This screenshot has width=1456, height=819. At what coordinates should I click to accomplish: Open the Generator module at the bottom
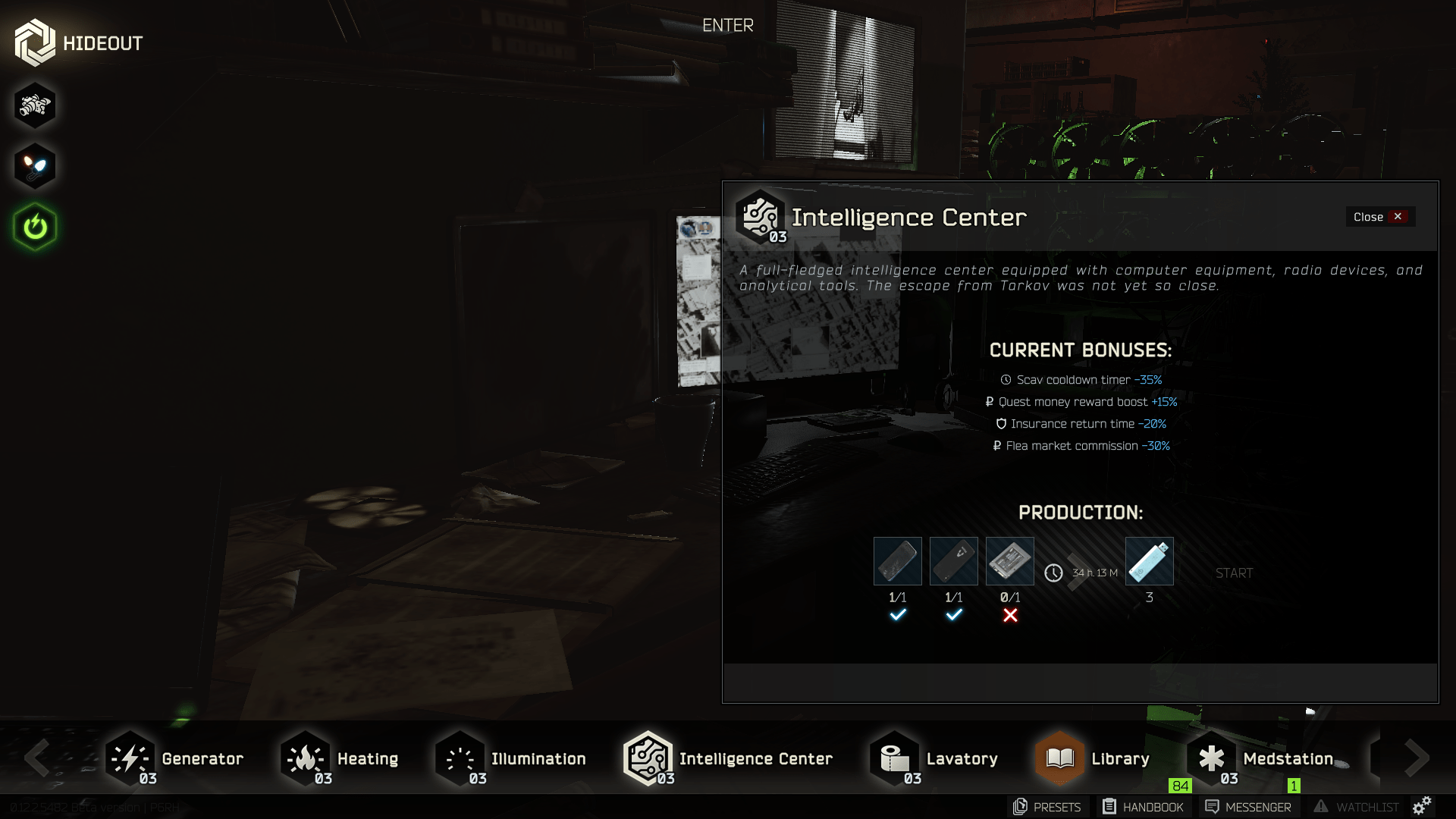129,758
